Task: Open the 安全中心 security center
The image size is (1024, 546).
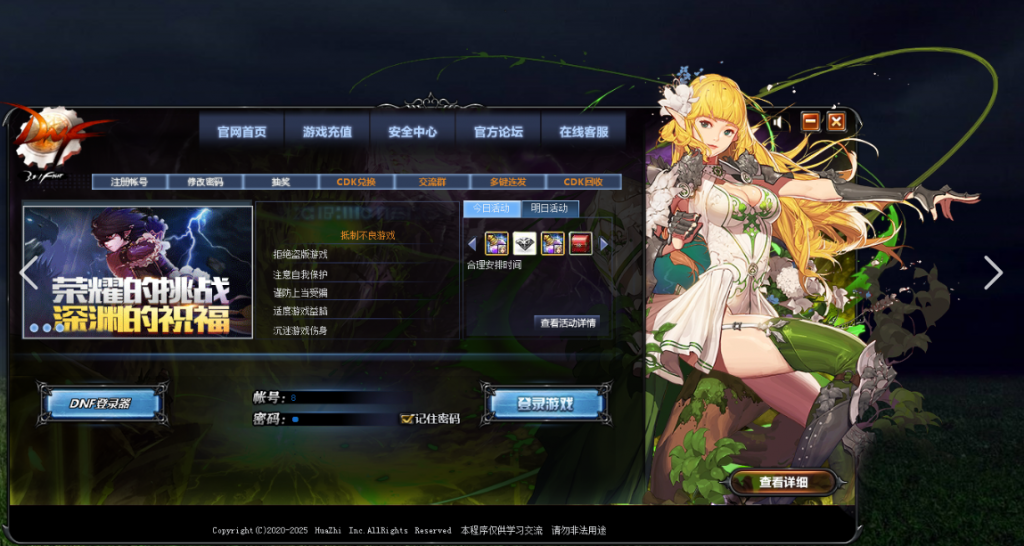Action: [x=413, y=132]
